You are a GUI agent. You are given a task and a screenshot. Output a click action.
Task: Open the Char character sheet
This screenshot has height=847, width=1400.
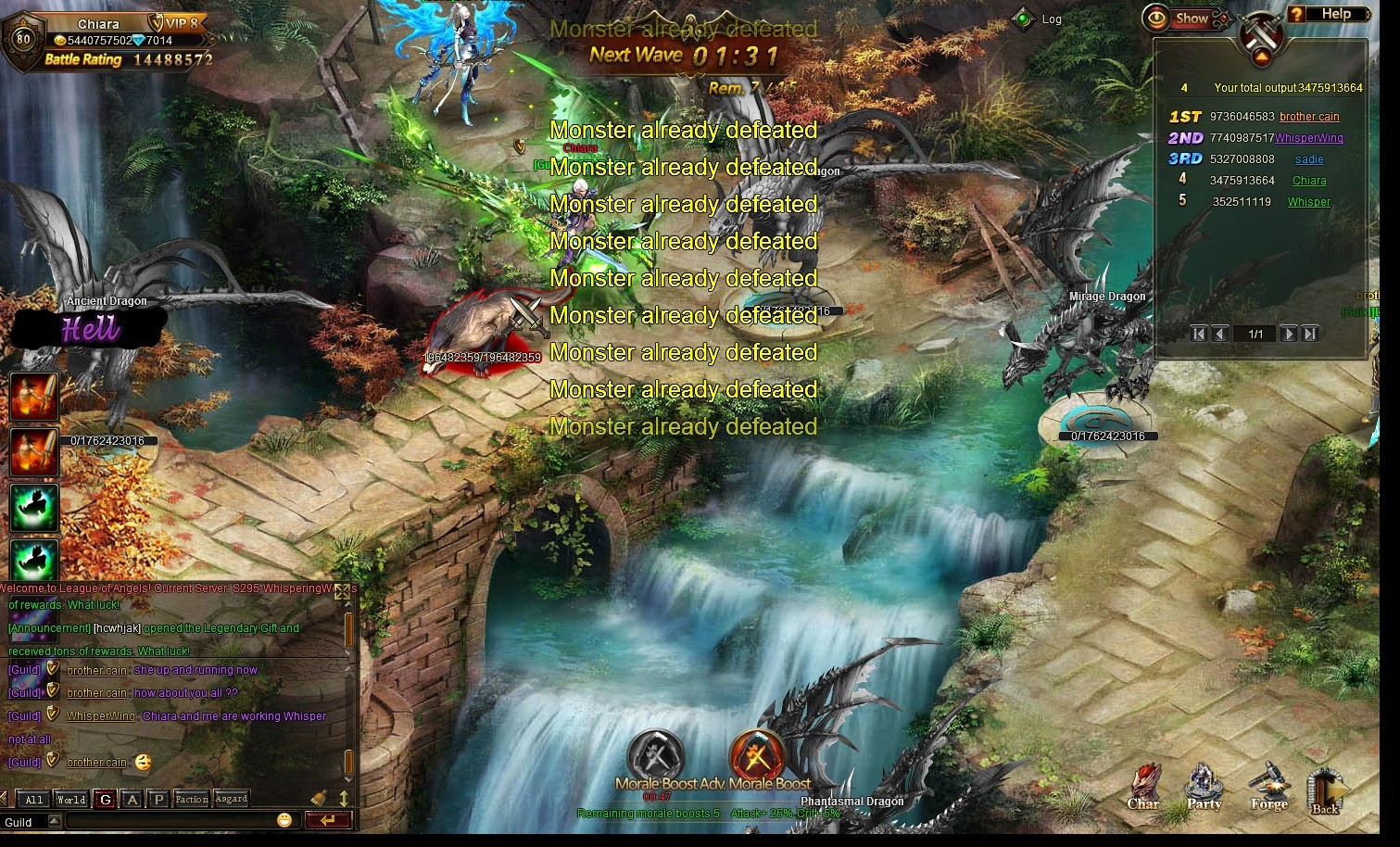1143,788
